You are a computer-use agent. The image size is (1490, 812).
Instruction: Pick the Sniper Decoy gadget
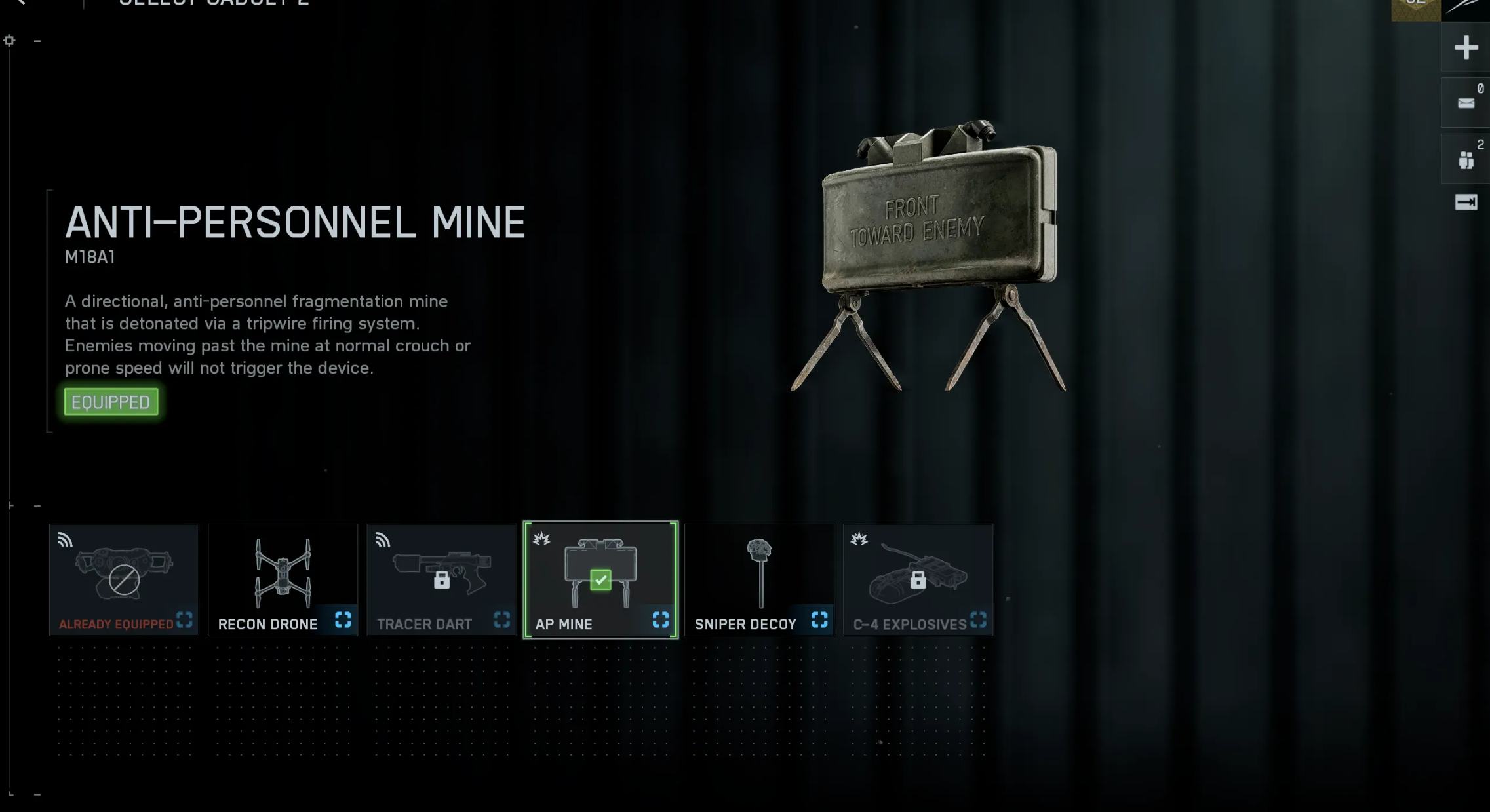tap(758, 578)
